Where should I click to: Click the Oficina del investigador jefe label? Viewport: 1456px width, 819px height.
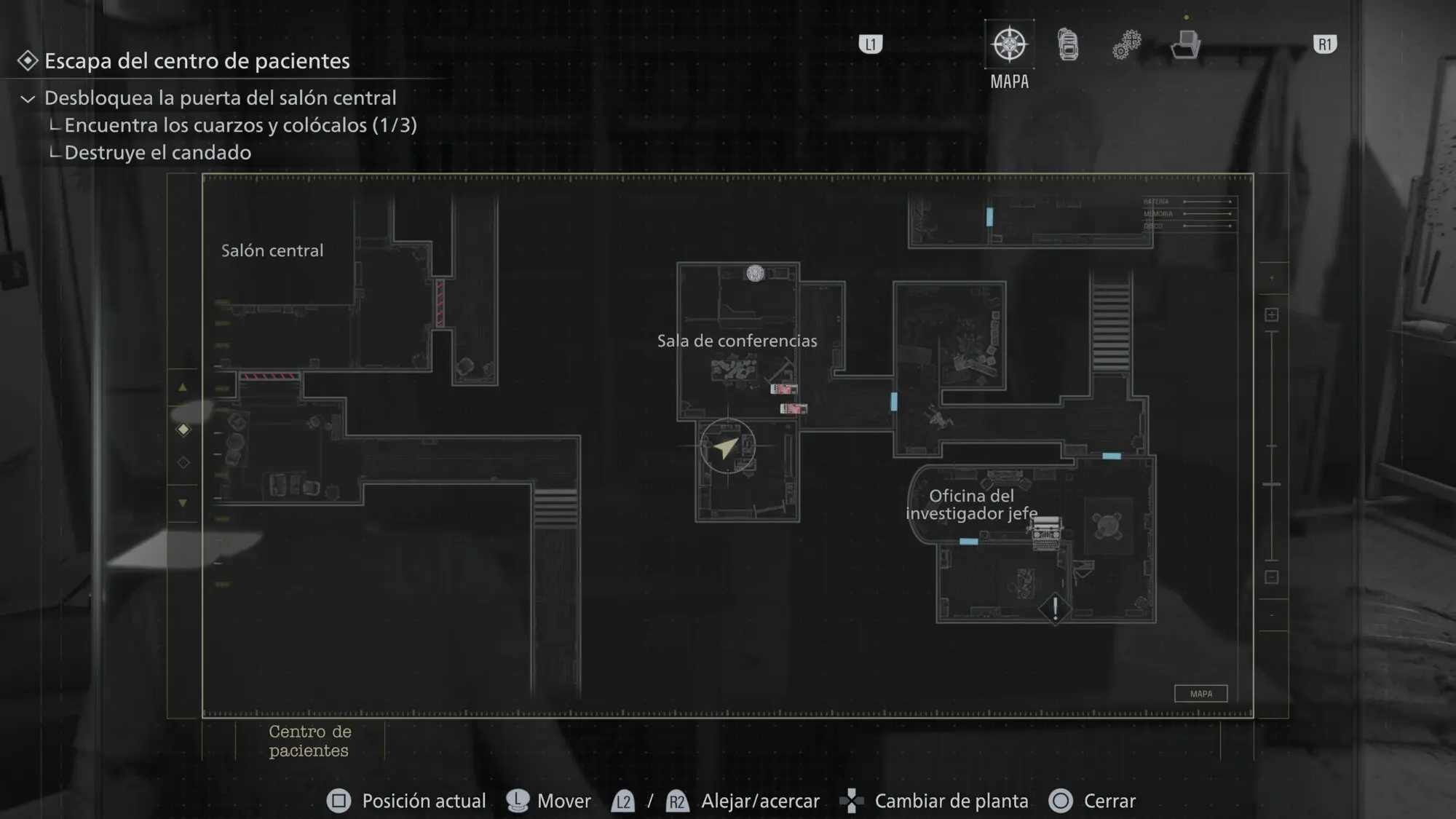(971, 505)
